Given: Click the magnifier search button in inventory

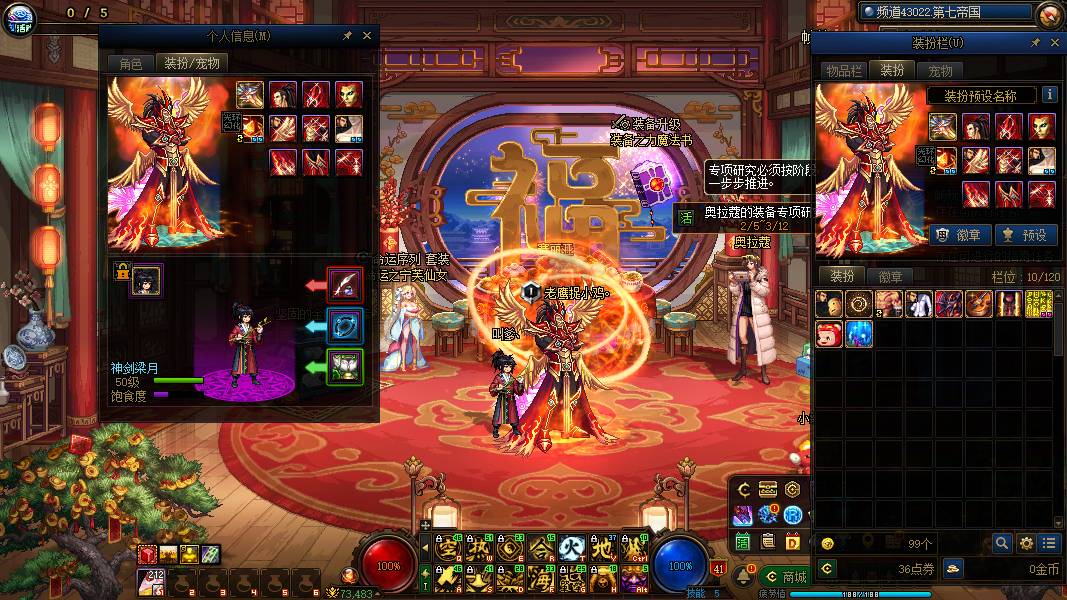Looking at the screenshot, I should click(1001, 543).
